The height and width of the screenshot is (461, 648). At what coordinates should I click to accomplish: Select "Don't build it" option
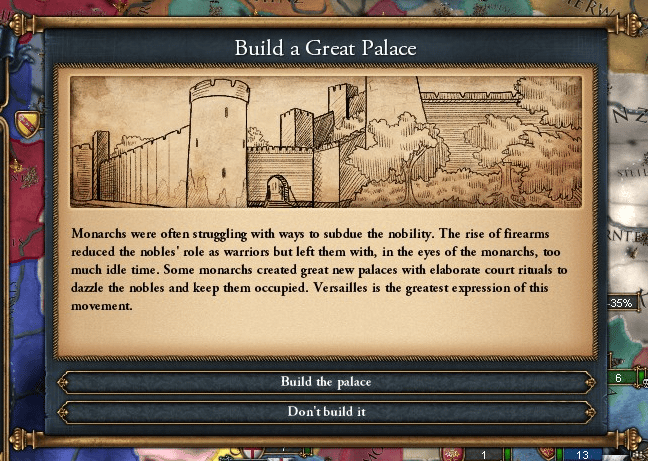[x=326, y=411]
